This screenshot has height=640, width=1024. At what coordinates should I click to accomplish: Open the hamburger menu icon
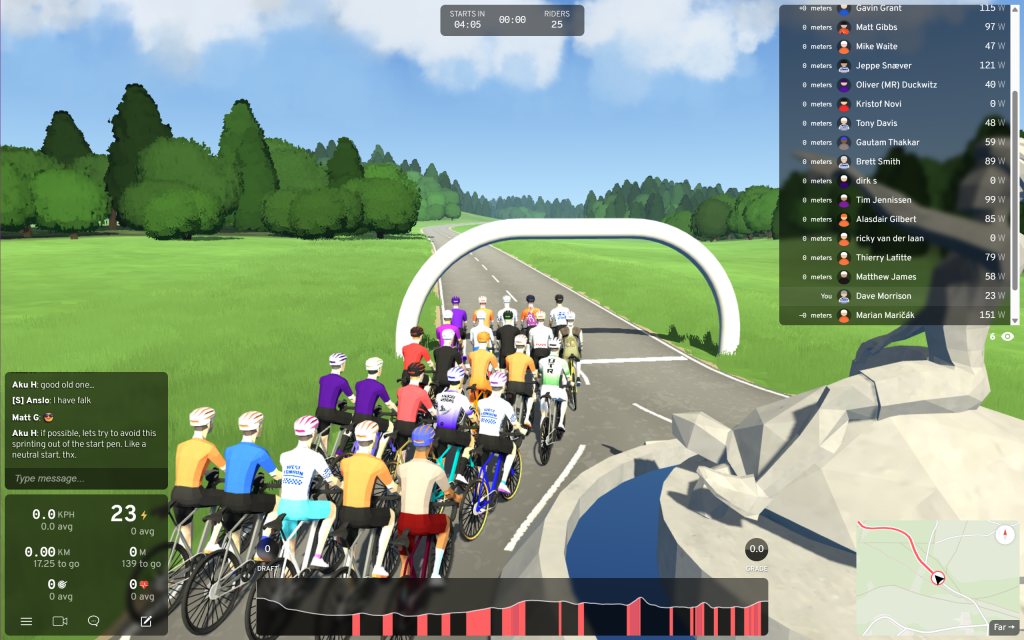click(x=27, y=621)
